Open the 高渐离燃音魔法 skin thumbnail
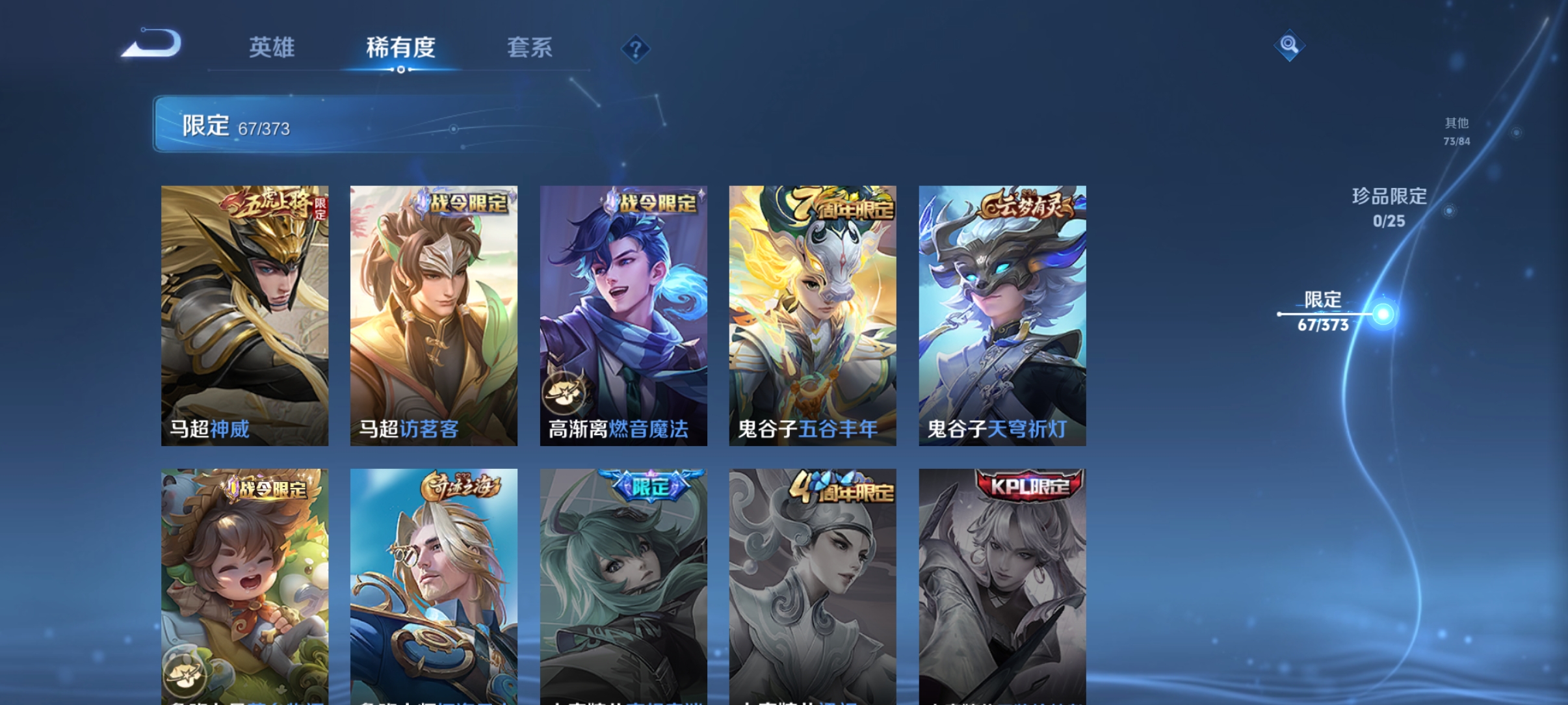The width and height of the screenshot is (1568, 705). 623,315
